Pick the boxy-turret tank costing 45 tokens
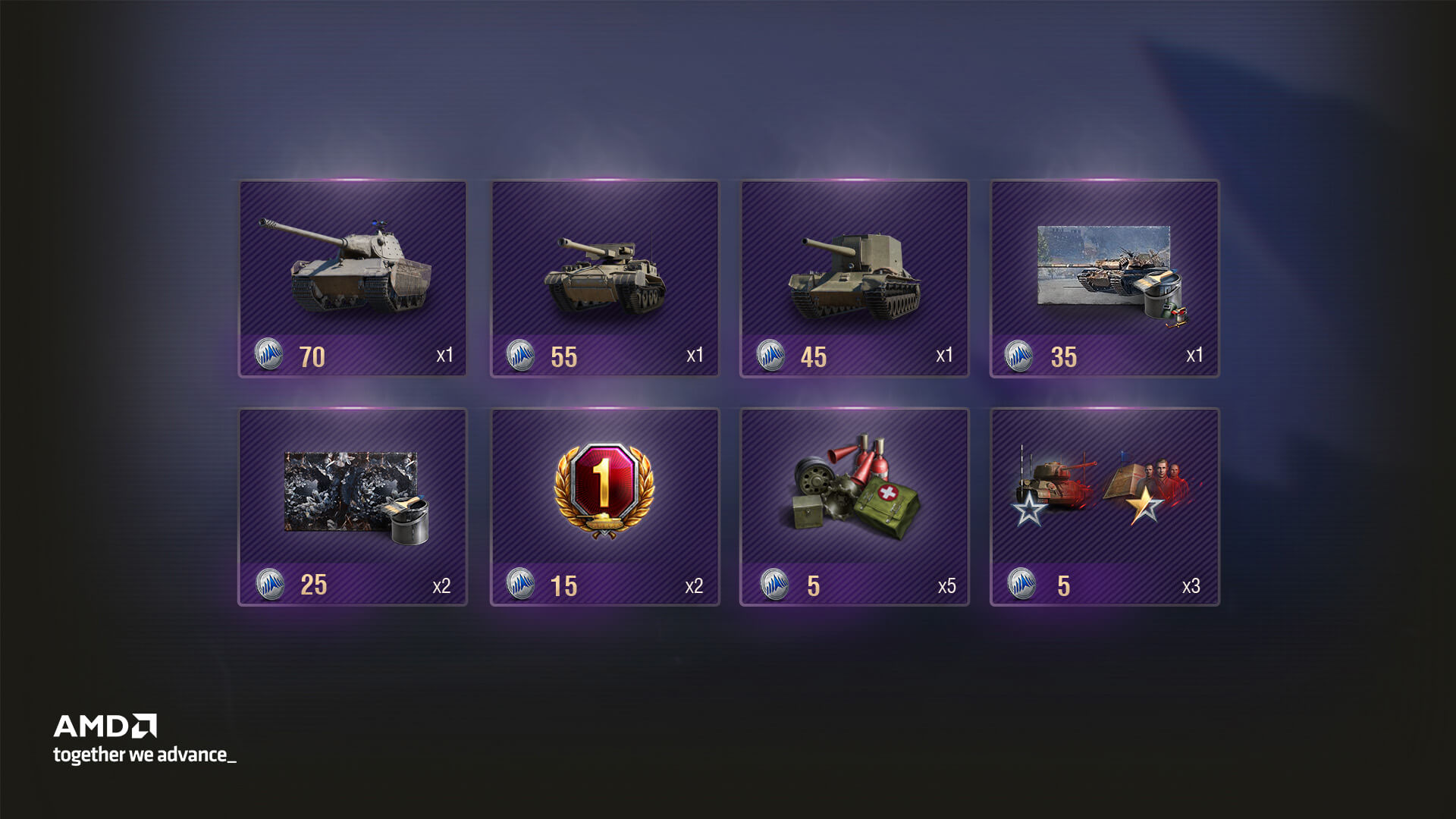Image resolution: width=1456 pixels, height=819 pixels. coord(855,278)
